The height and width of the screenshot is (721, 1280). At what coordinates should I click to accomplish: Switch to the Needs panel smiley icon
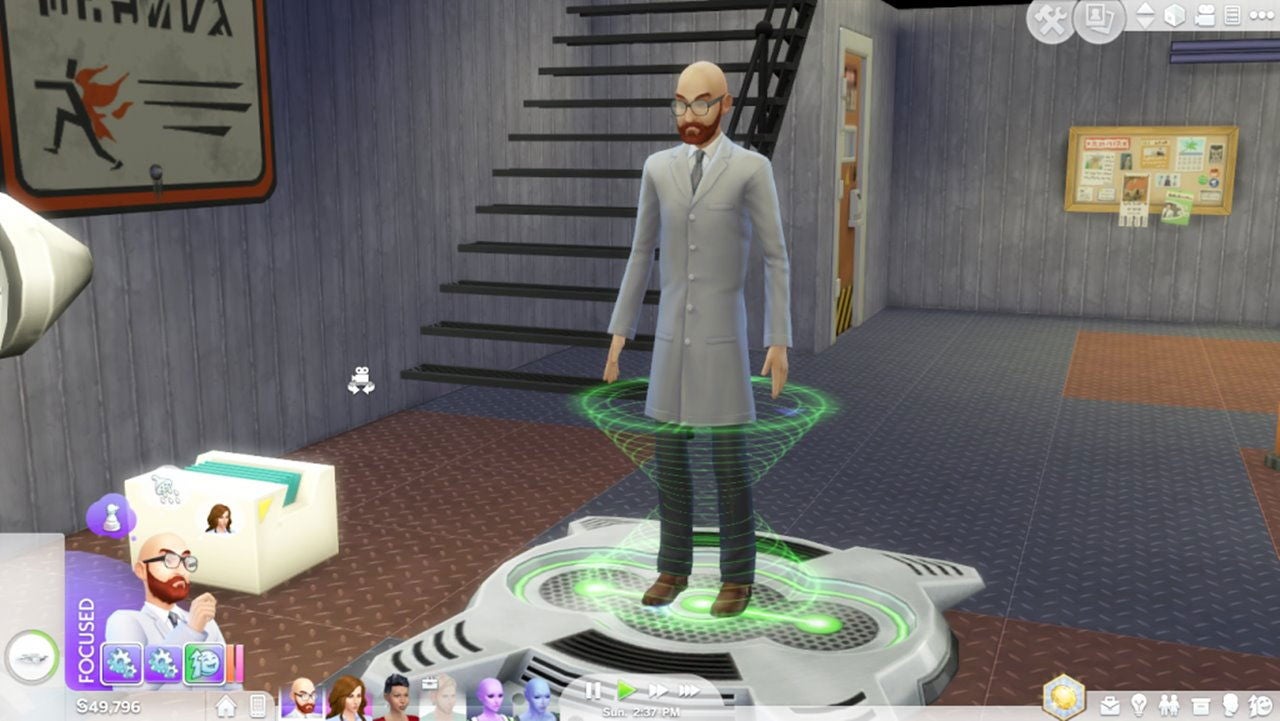point(1262,705)
